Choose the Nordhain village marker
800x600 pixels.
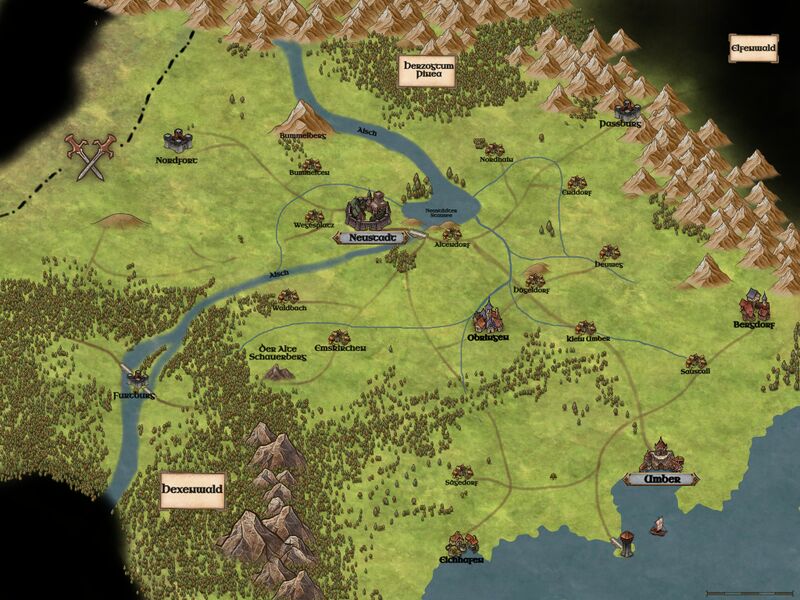point(497,147)
